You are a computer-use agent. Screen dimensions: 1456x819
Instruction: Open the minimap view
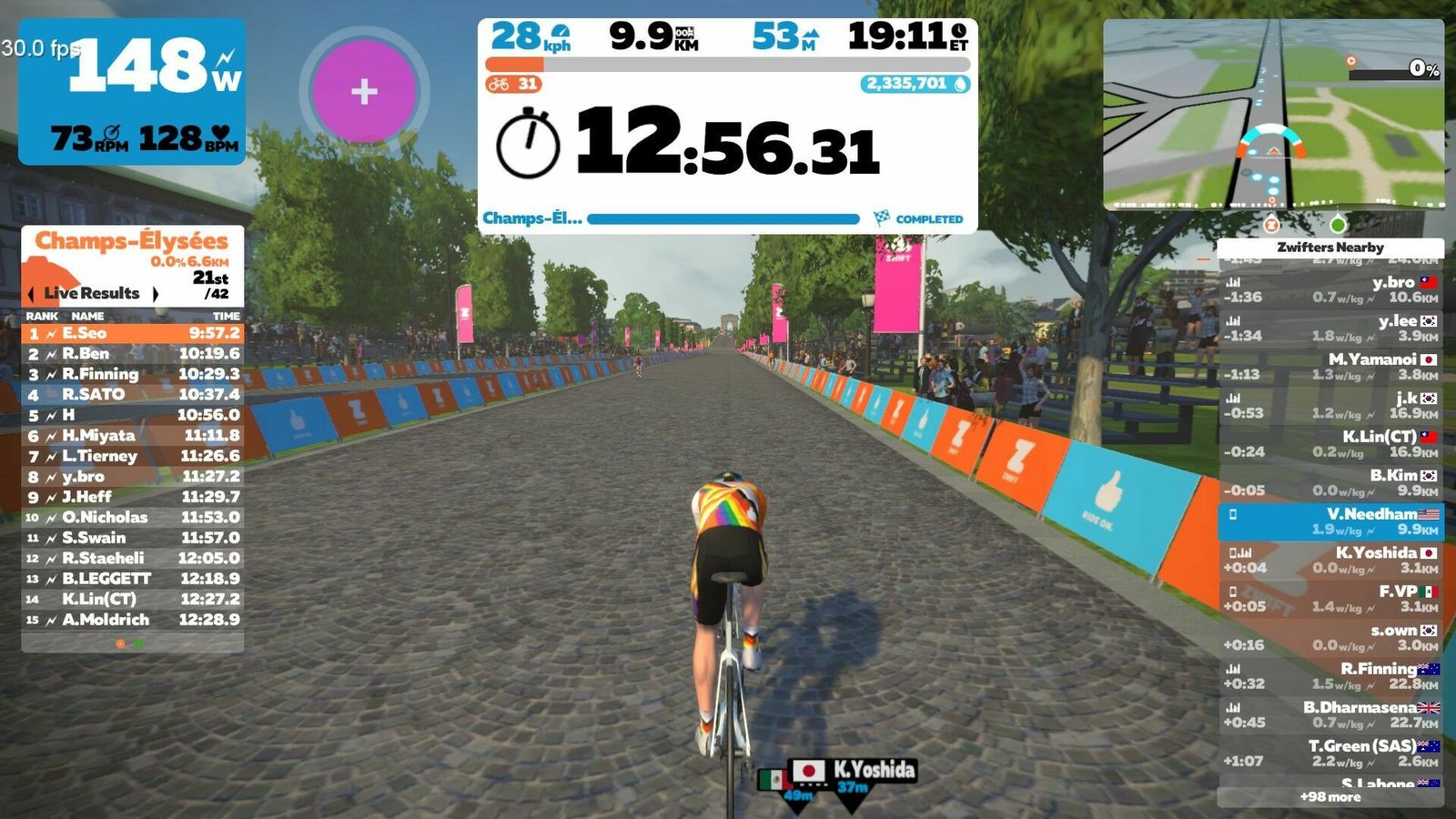pos(1273,115)
